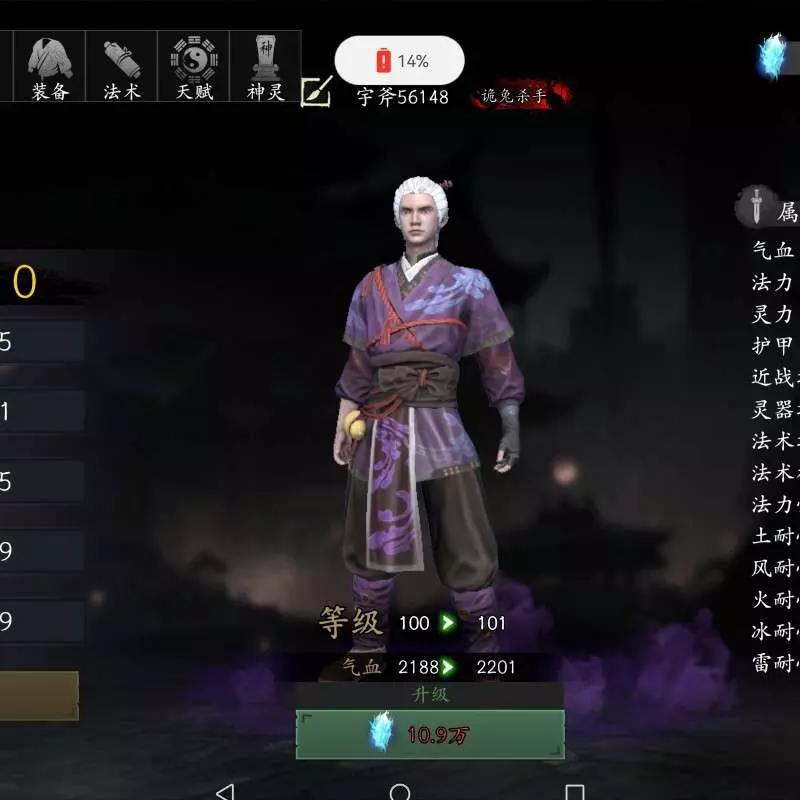
Task: Edit character name with brush icon
Action: click(316, 91)
